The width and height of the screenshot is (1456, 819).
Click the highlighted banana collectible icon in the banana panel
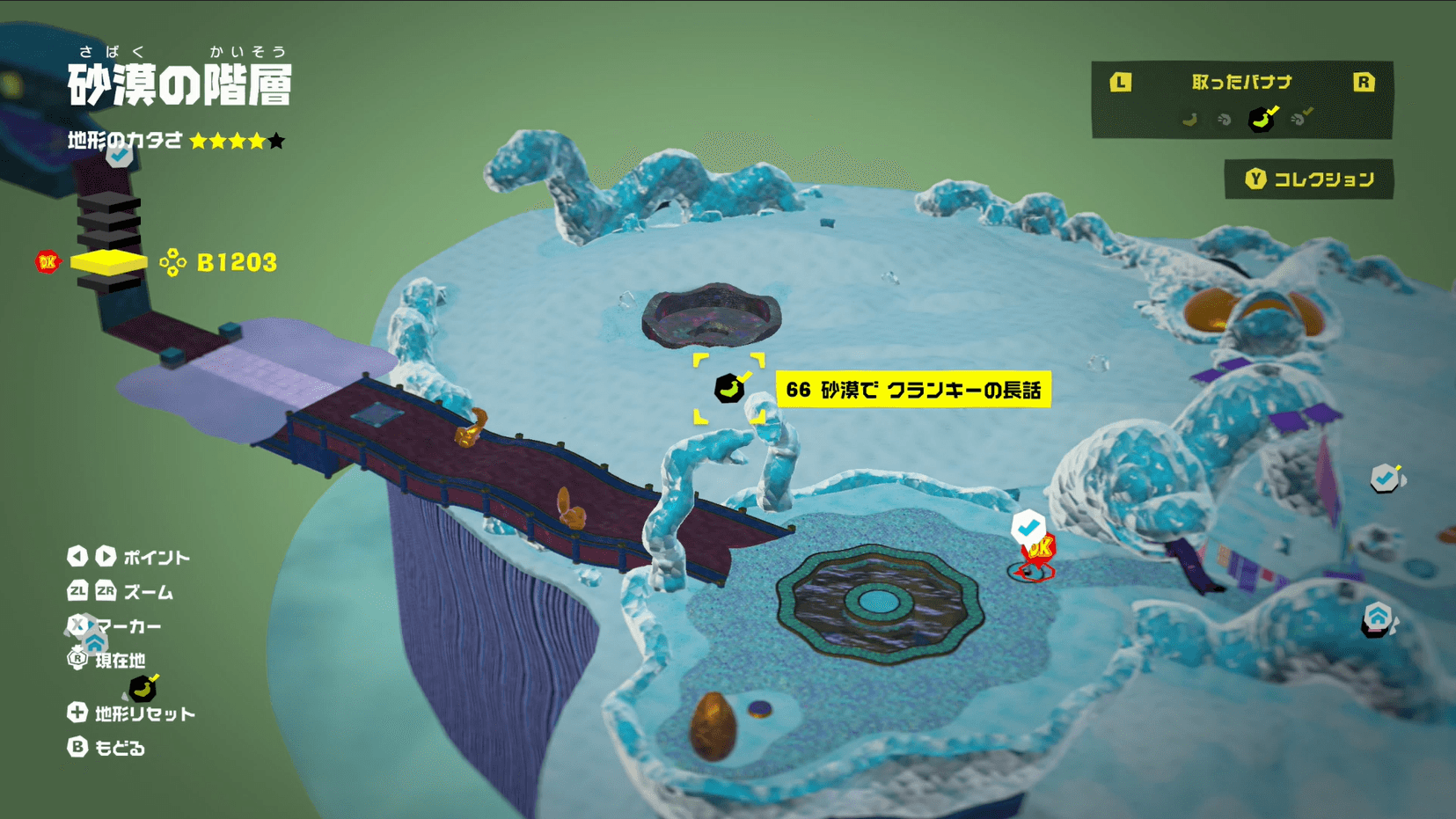click(1260, 121)
